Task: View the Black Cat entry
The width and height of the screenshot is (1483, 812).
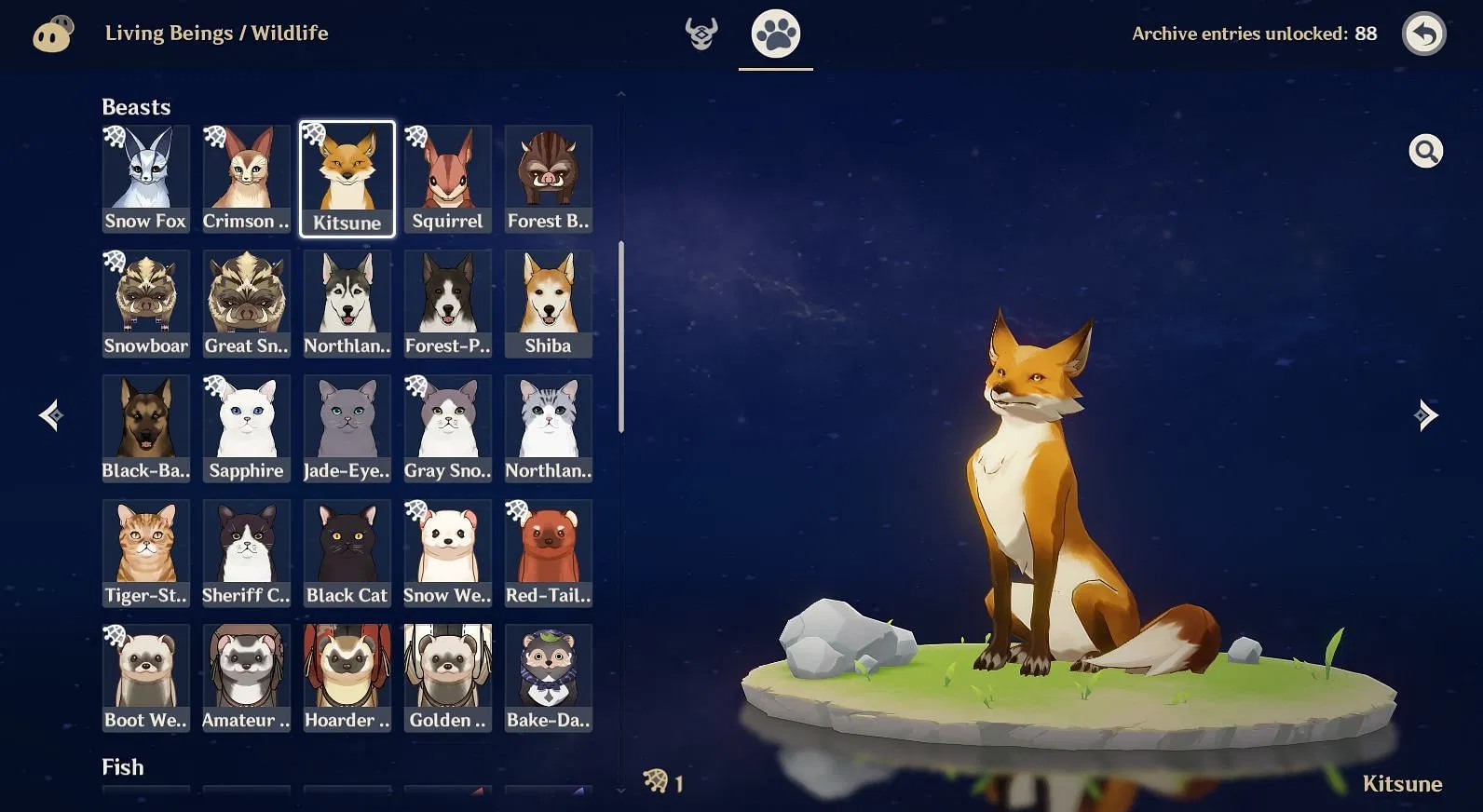Action: click(x=347, y=551)
